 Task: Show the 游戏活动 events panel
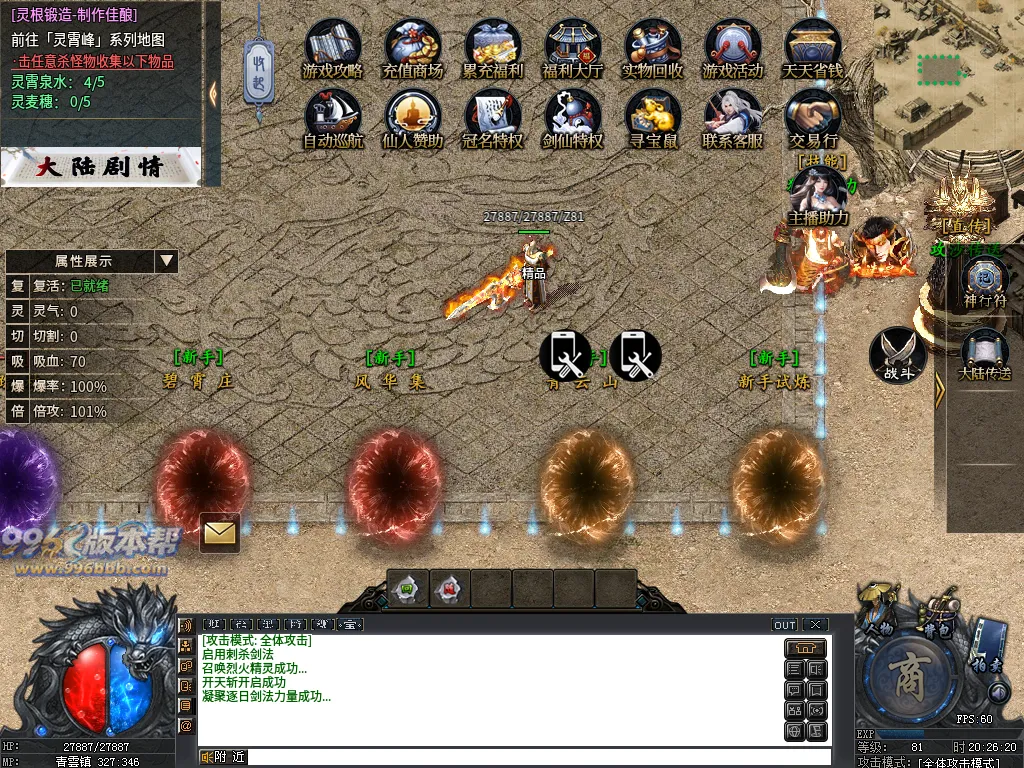732,46
